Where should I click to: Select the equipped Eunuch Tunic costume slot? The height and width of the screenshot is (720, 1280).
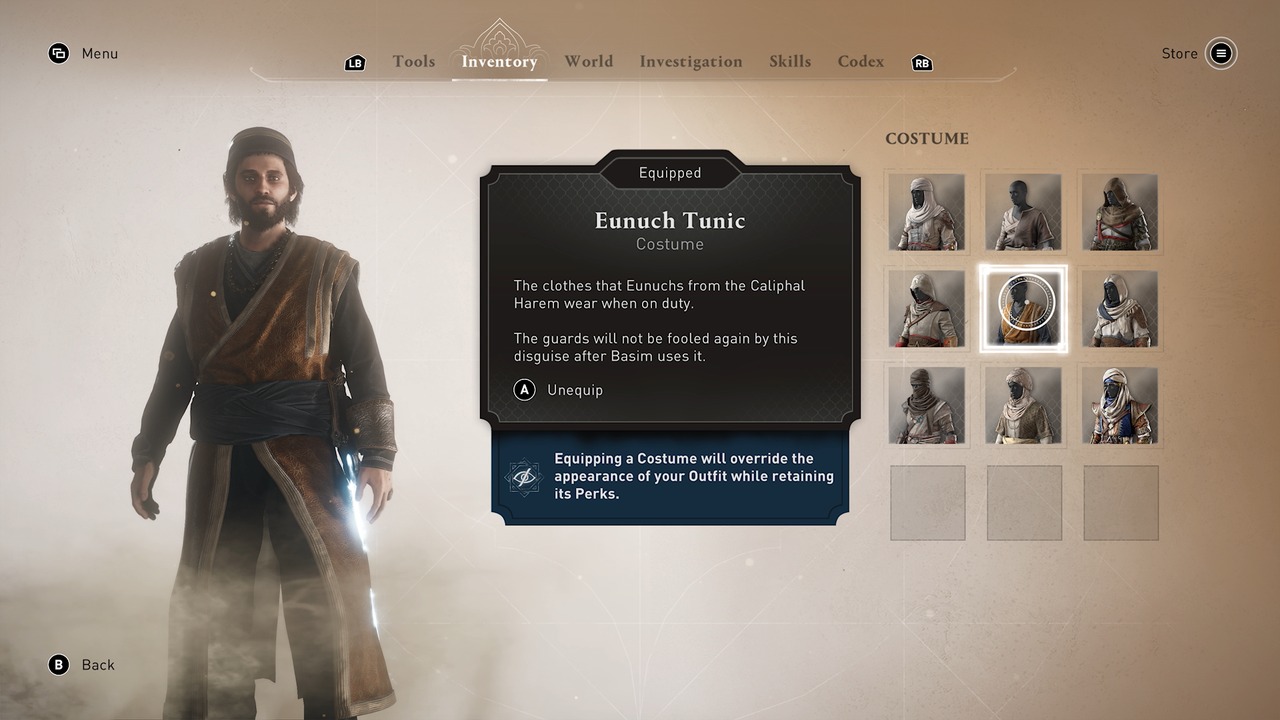tap(1023, 309)
